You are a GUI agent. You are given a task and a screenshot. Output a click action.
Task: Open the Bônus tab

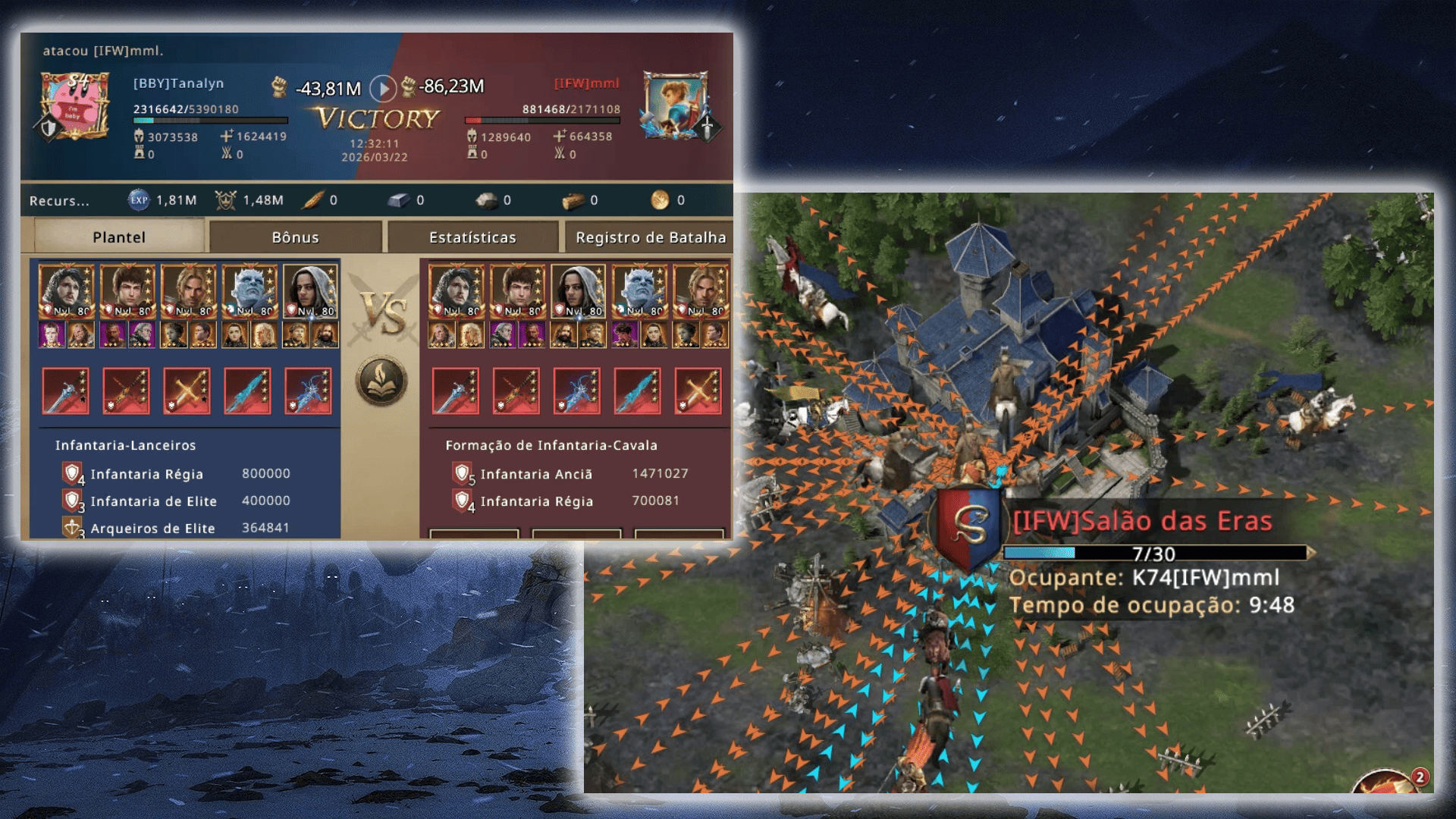[295, 237]
